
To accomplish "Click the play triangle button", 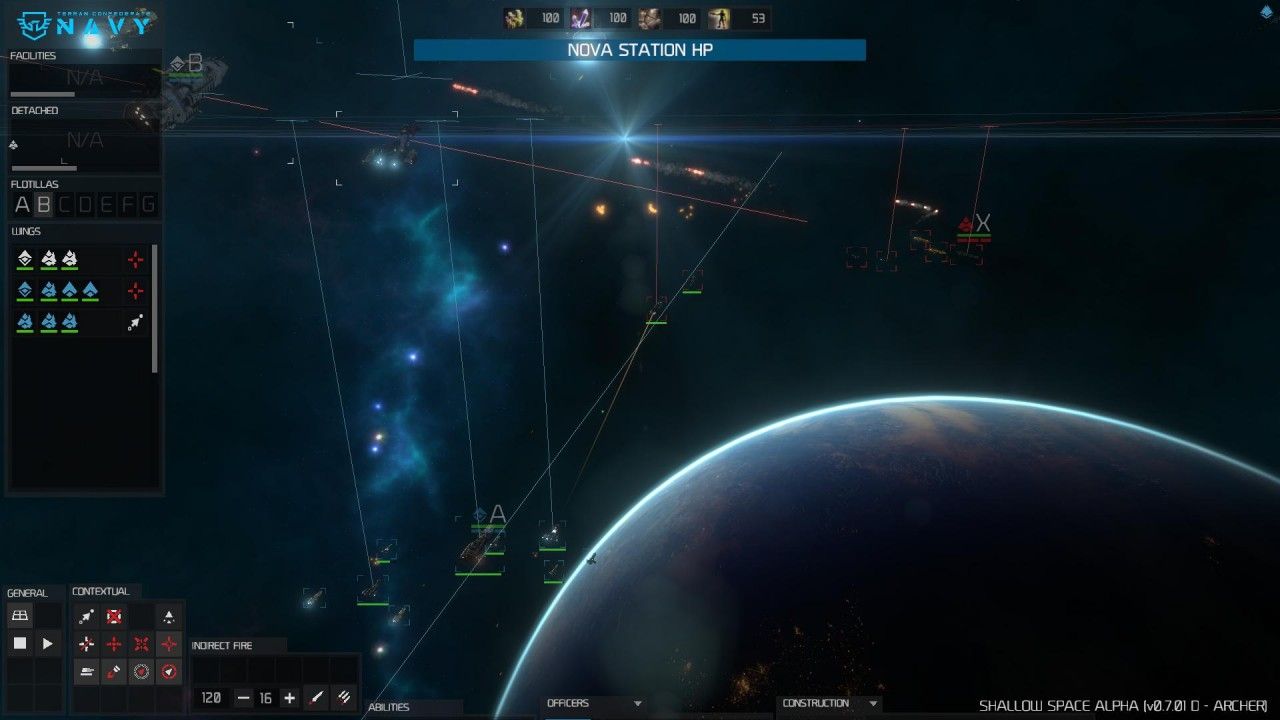I will (x=48, y=644).
